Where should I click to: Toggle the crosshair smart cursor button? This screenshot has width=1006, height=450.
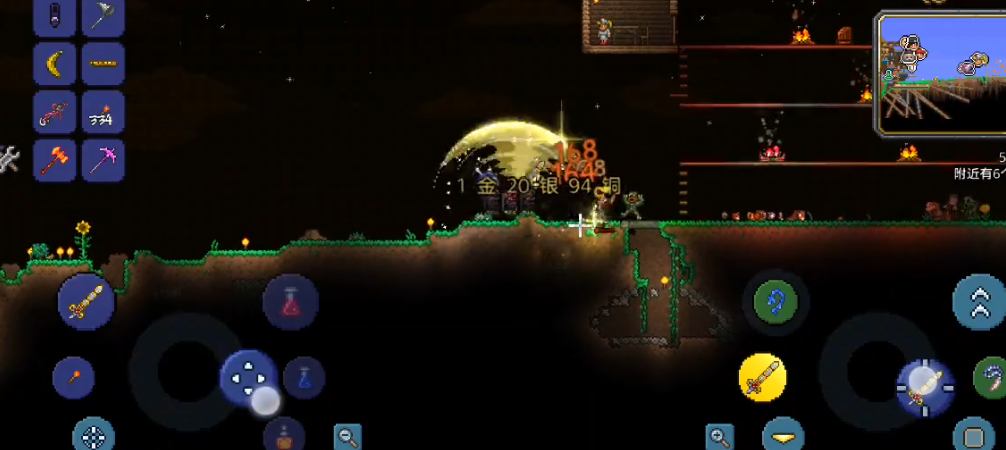point(94,436)
